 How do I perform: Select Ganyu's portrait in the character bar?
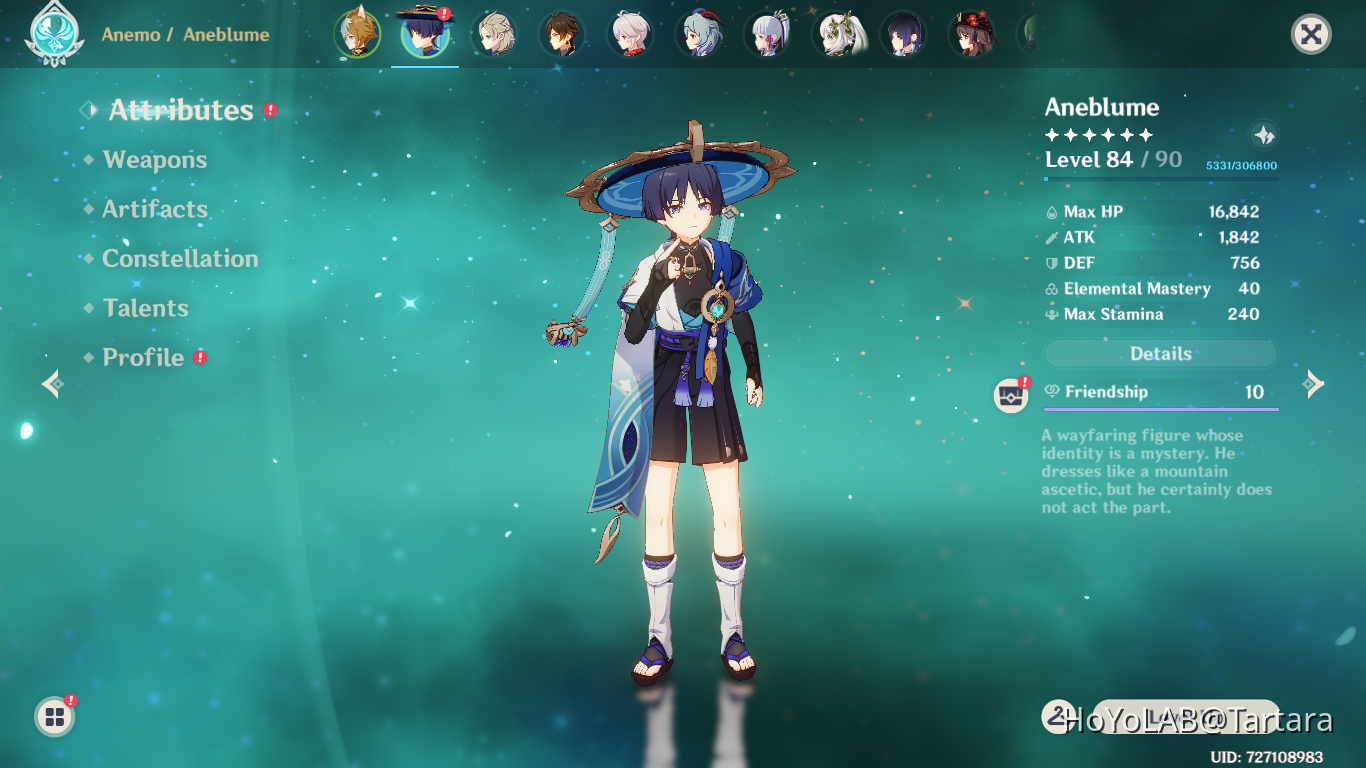697,34
